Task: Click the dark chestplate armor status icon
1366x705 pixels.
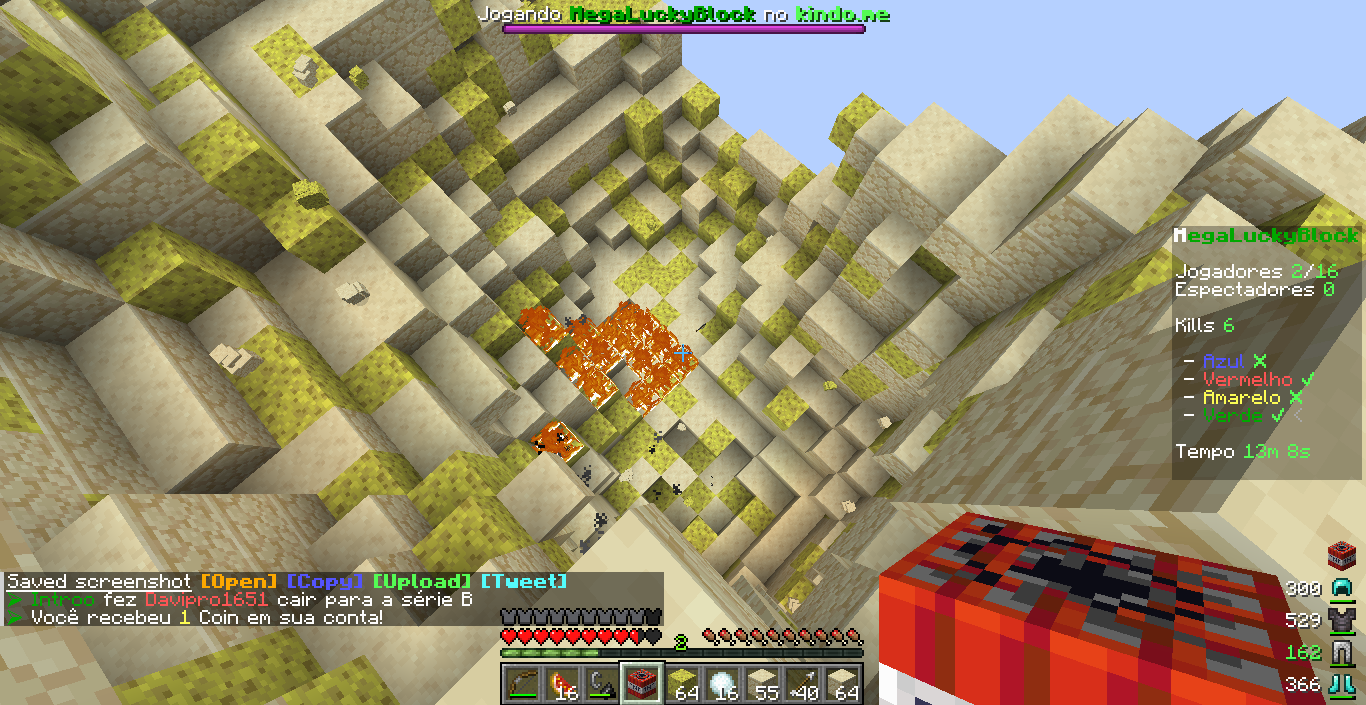Action: [x=1340, y=621]
